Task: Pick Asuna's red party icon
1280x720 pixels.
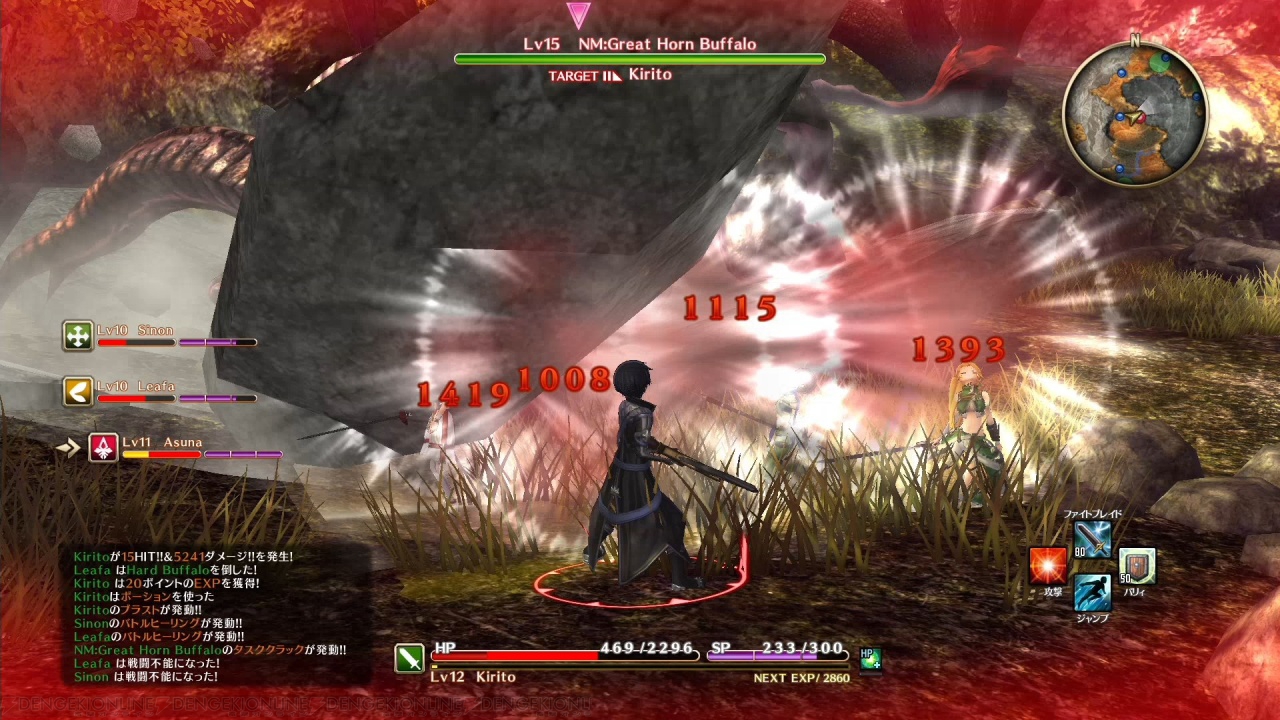Action: [x=104, y=447]
